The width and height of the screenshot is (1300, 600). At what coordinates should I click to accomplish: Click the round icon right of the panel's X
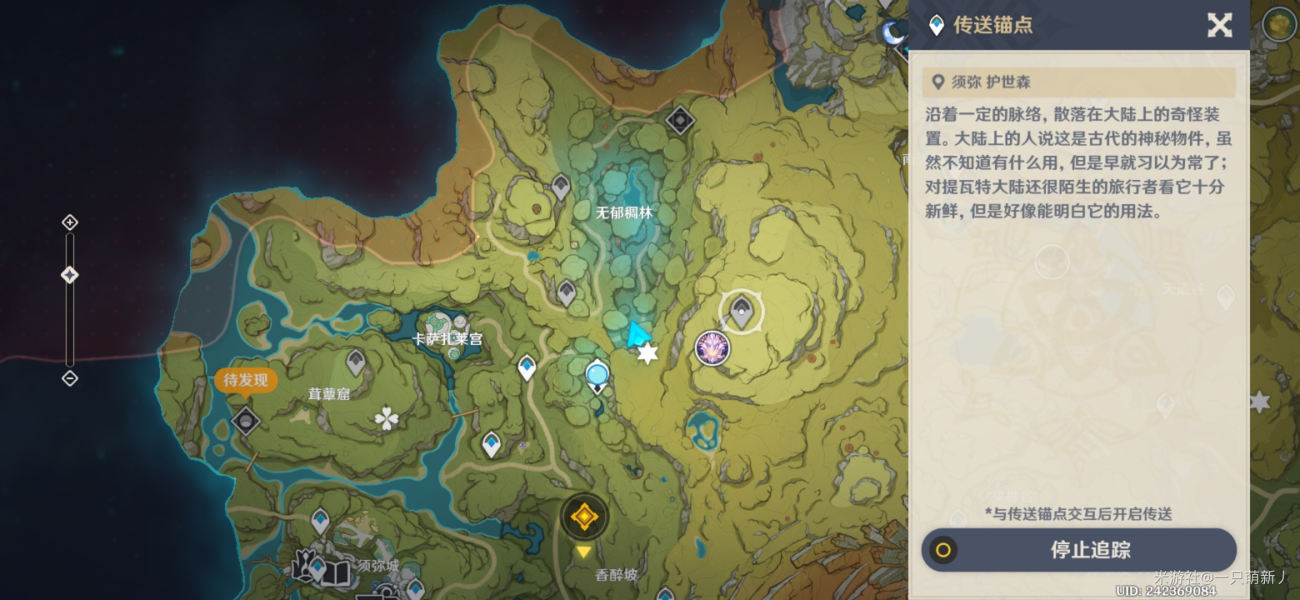click(x=1278, y=24)
